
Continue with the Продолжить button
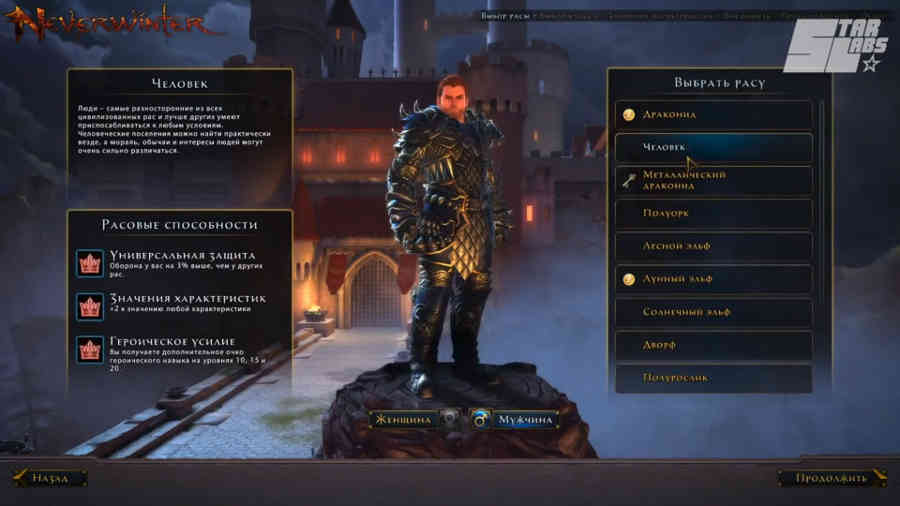pyautogui.click(x=831, y=478)
